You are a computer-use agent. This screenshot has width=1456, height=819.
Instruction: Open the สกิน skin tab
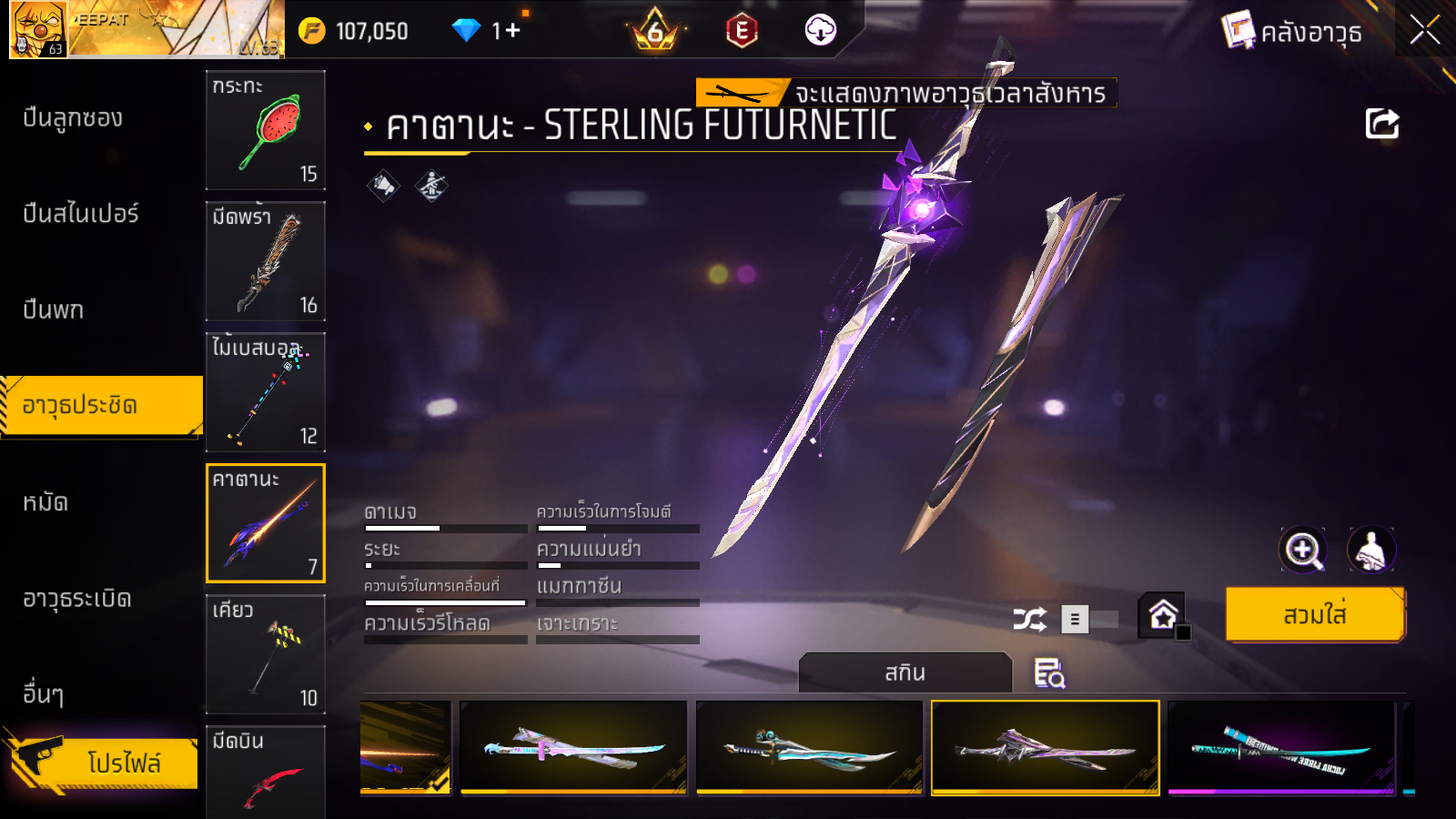click(x=905, y=673)
